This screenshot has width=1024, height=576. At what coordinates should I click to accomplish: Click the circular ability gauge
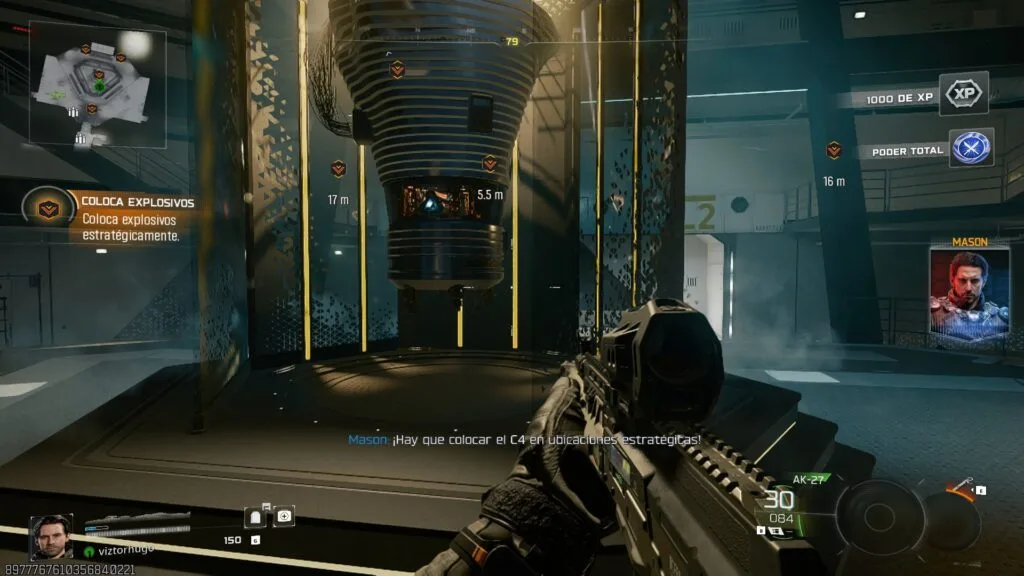tap(880, 516)
